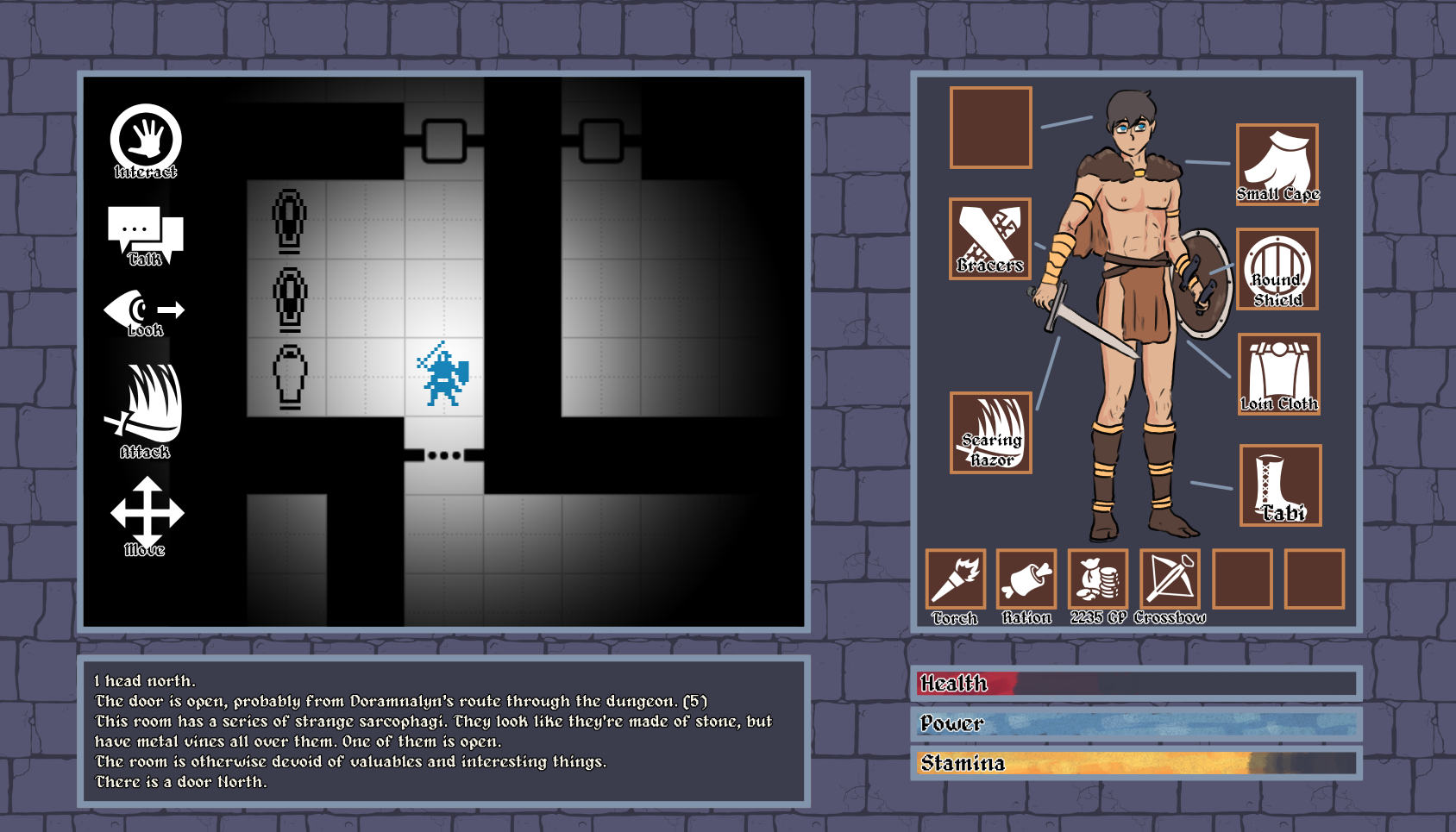Click the empty head equipment slot
1456x832 pixels.
pyautogui.click(x=991, y=128)
